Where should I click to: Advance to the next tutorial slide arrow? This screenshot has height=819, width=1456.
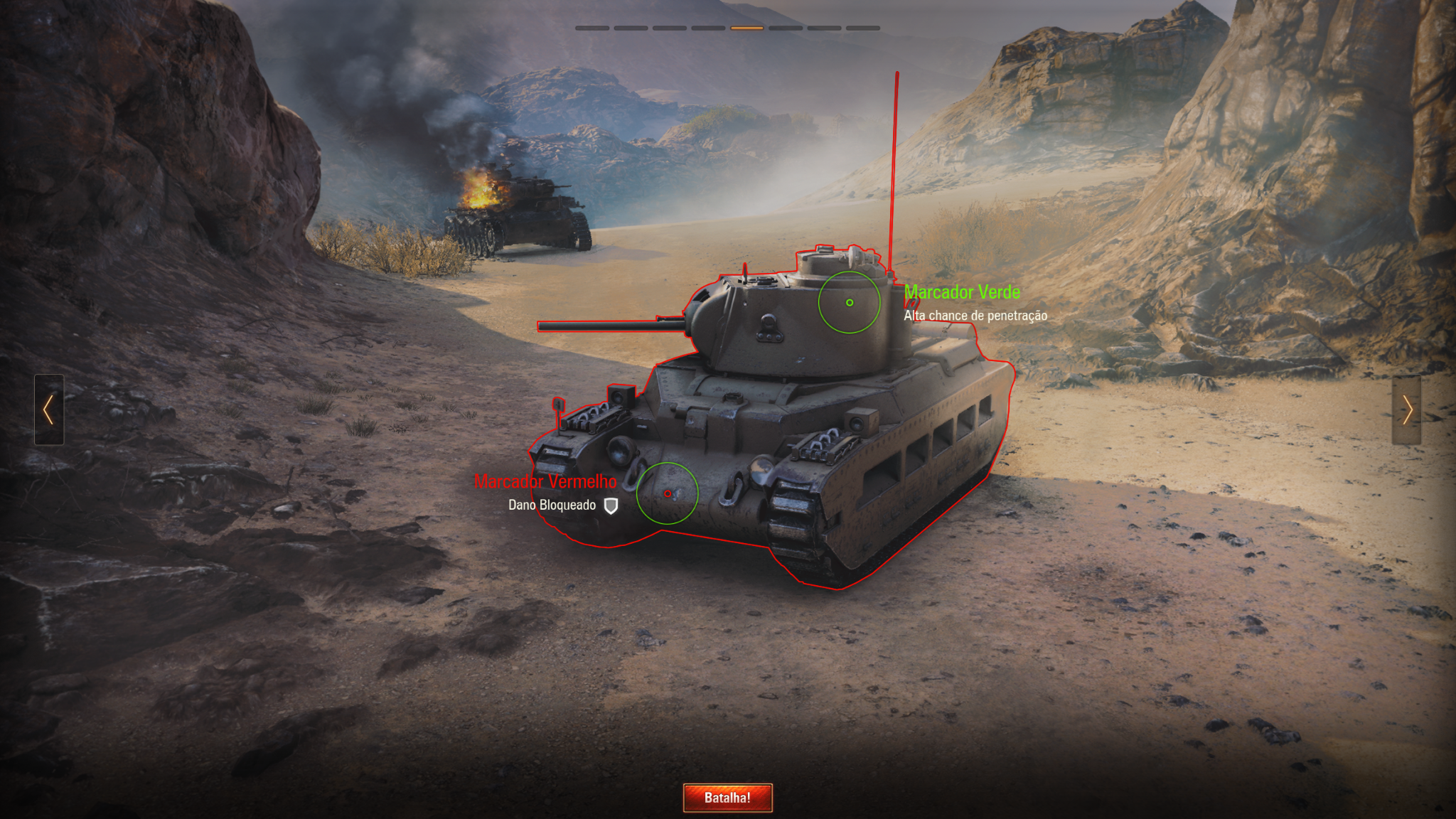pyautogui.click(x=1406, y=409)
